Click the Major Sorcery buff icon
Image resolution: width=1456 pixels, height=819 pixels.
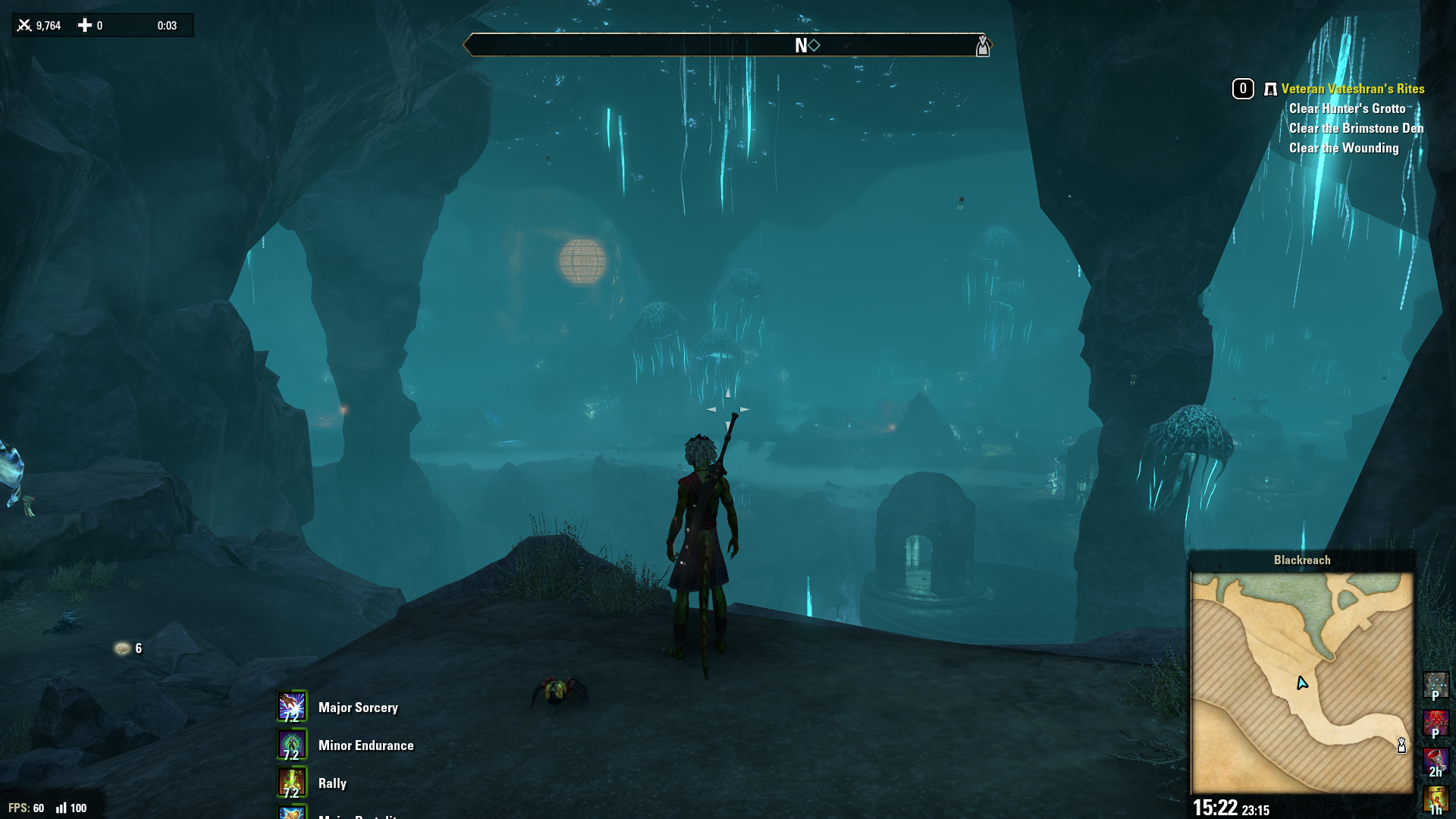click(292, 707)
